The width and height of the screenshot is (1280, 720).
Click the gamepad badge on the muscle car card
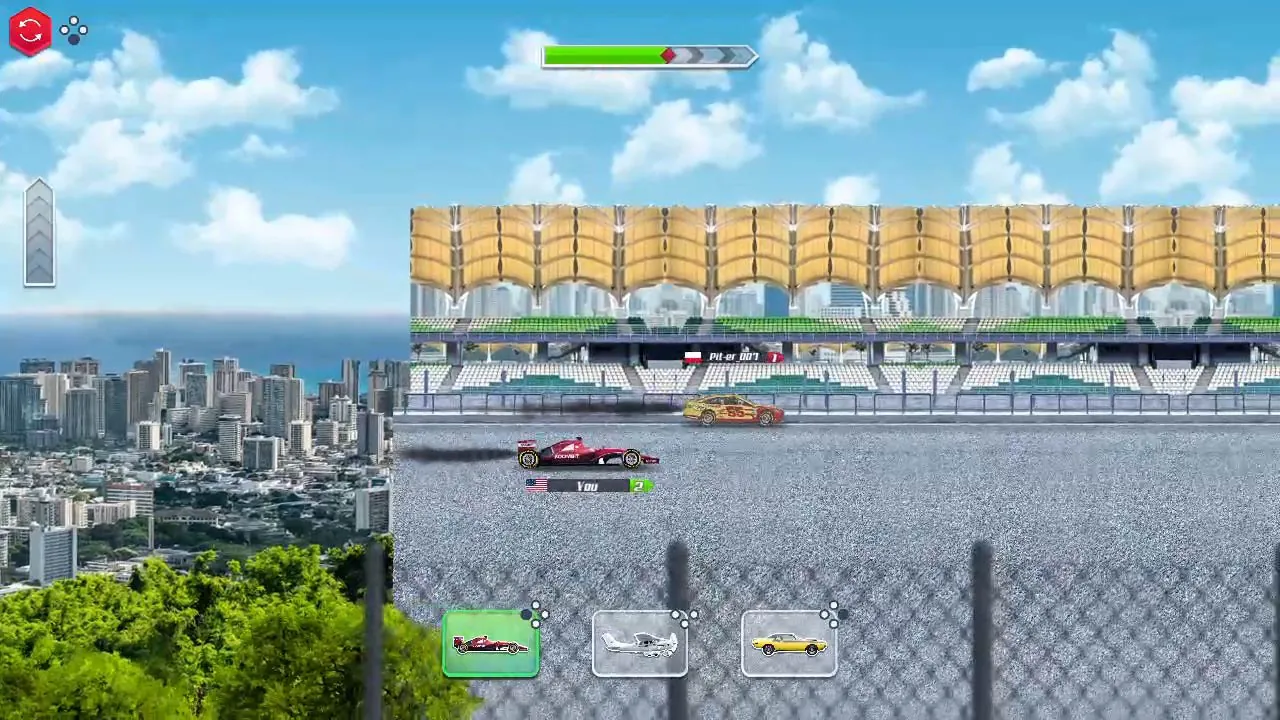coord(833,616)
